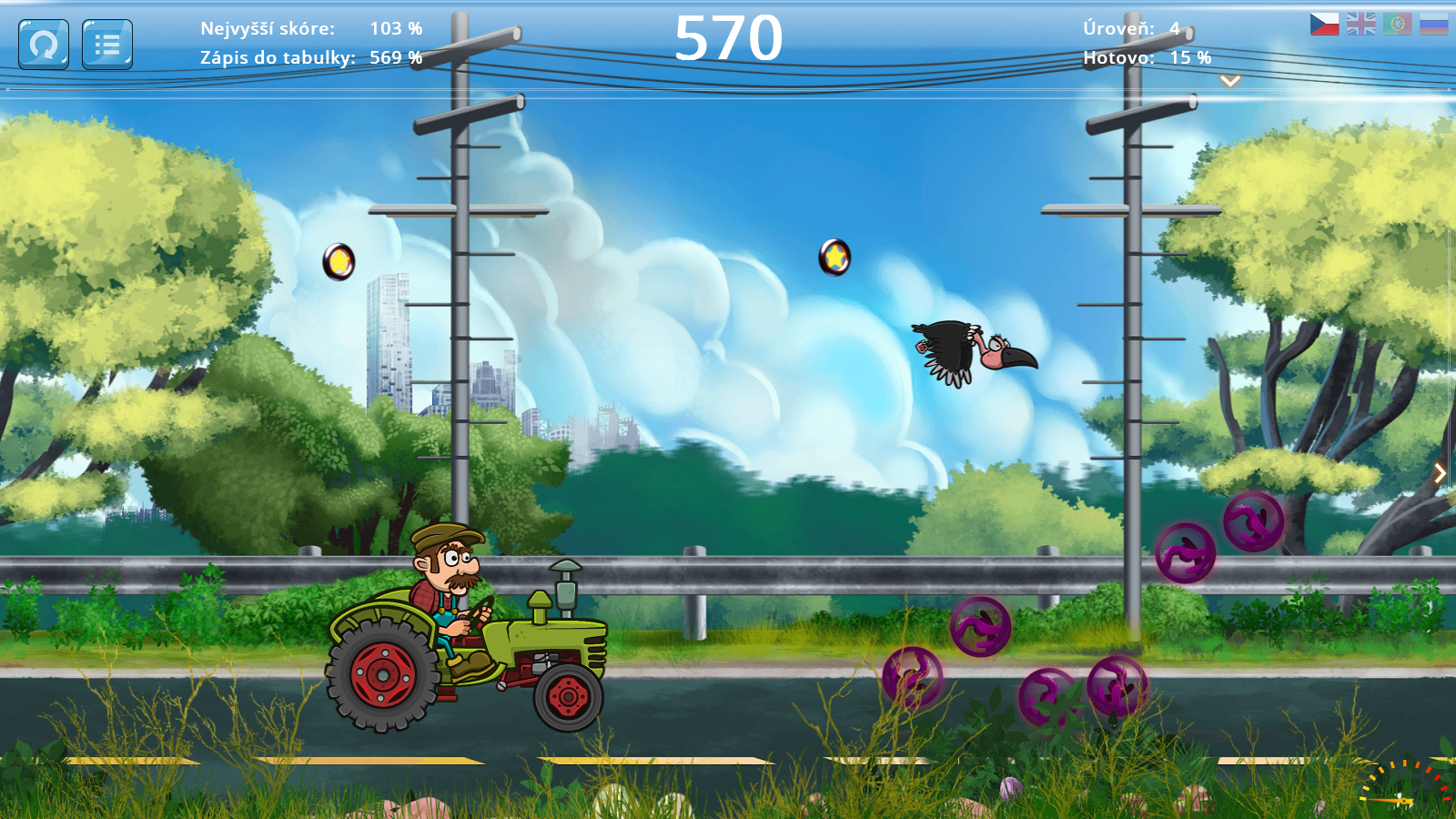Click the Nejvyšší skóre label
This screenshot has height=819, width=1456.
262,28
